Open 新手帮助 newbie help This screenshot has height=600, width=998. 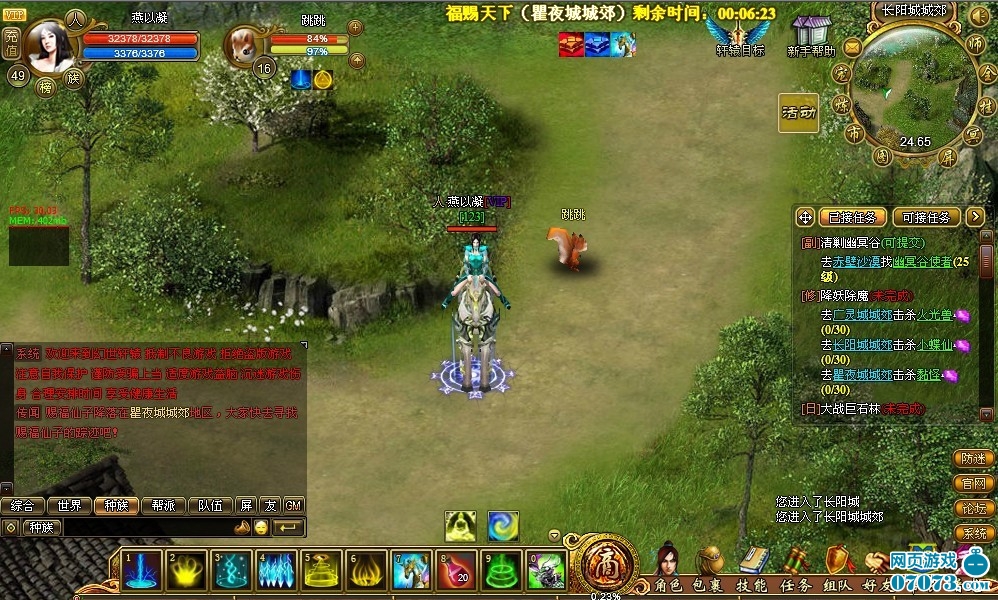coord(811,35)
